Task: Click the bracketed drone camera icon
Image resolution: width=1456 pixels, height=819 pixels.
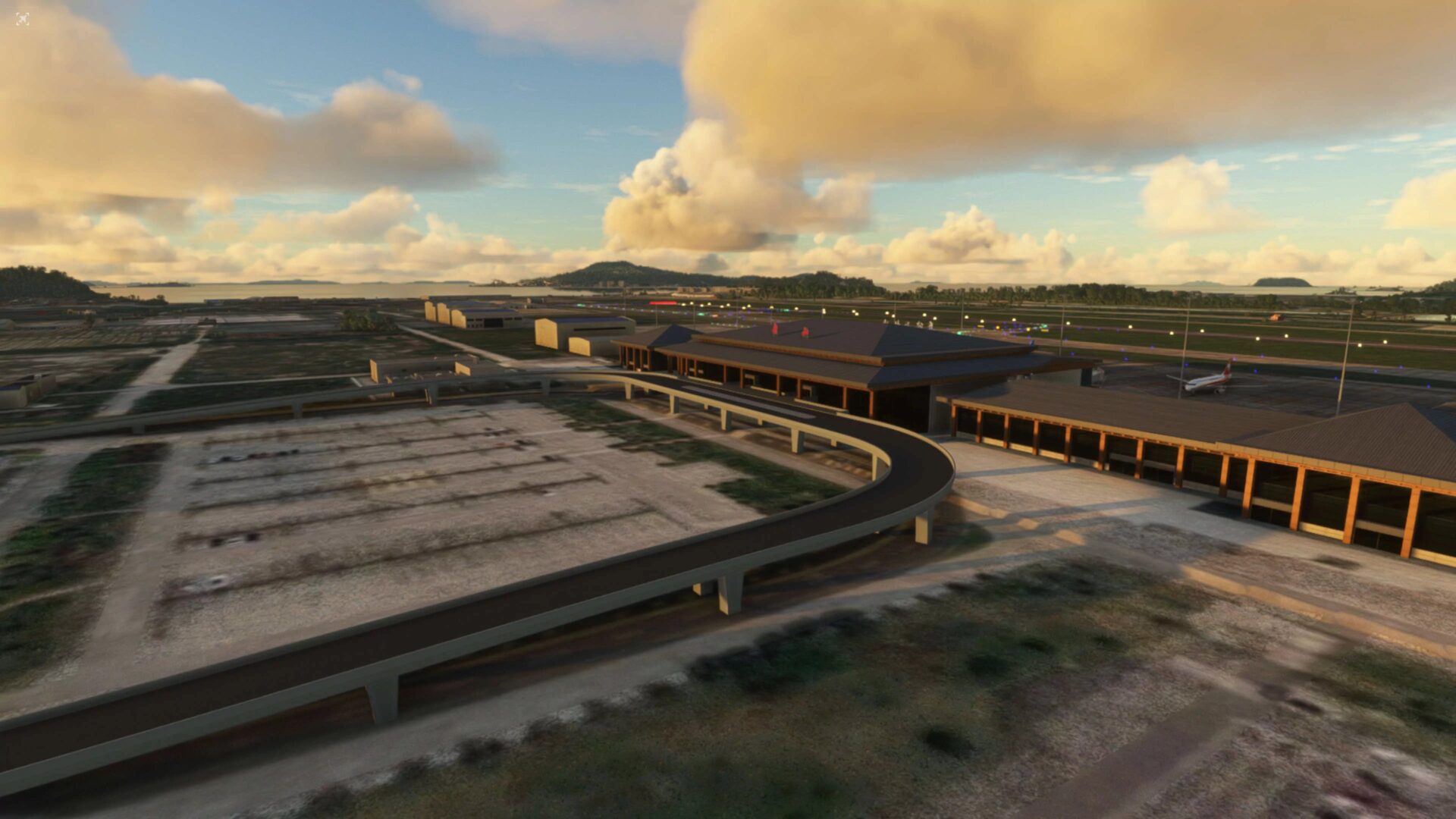Action: pos(23,19)
